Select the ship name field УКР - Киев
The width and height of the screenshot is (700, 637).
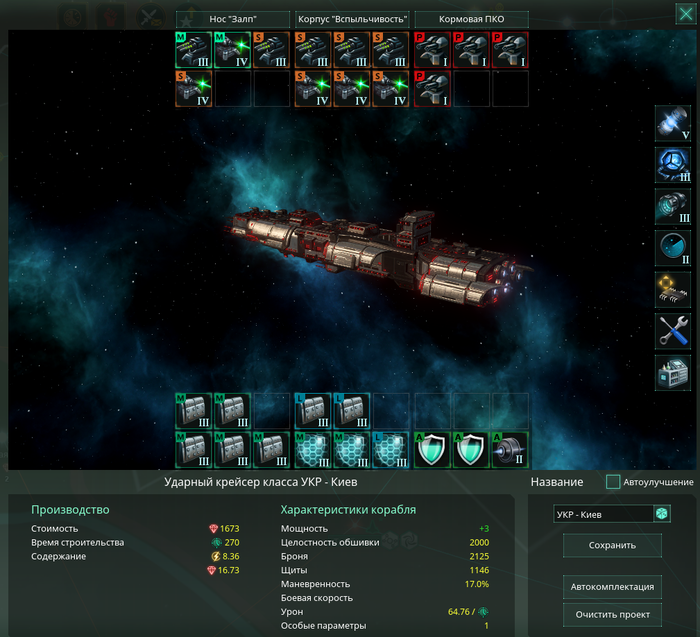(603, 514)
